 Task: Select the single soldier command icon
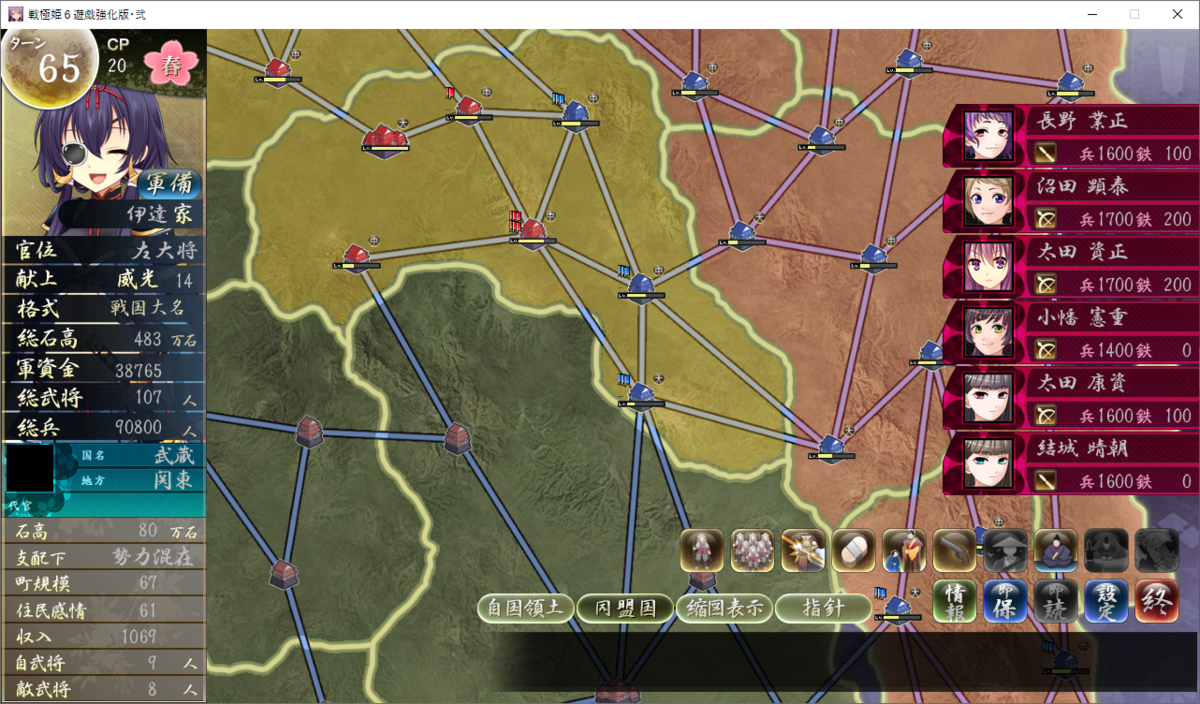(702, 550)
